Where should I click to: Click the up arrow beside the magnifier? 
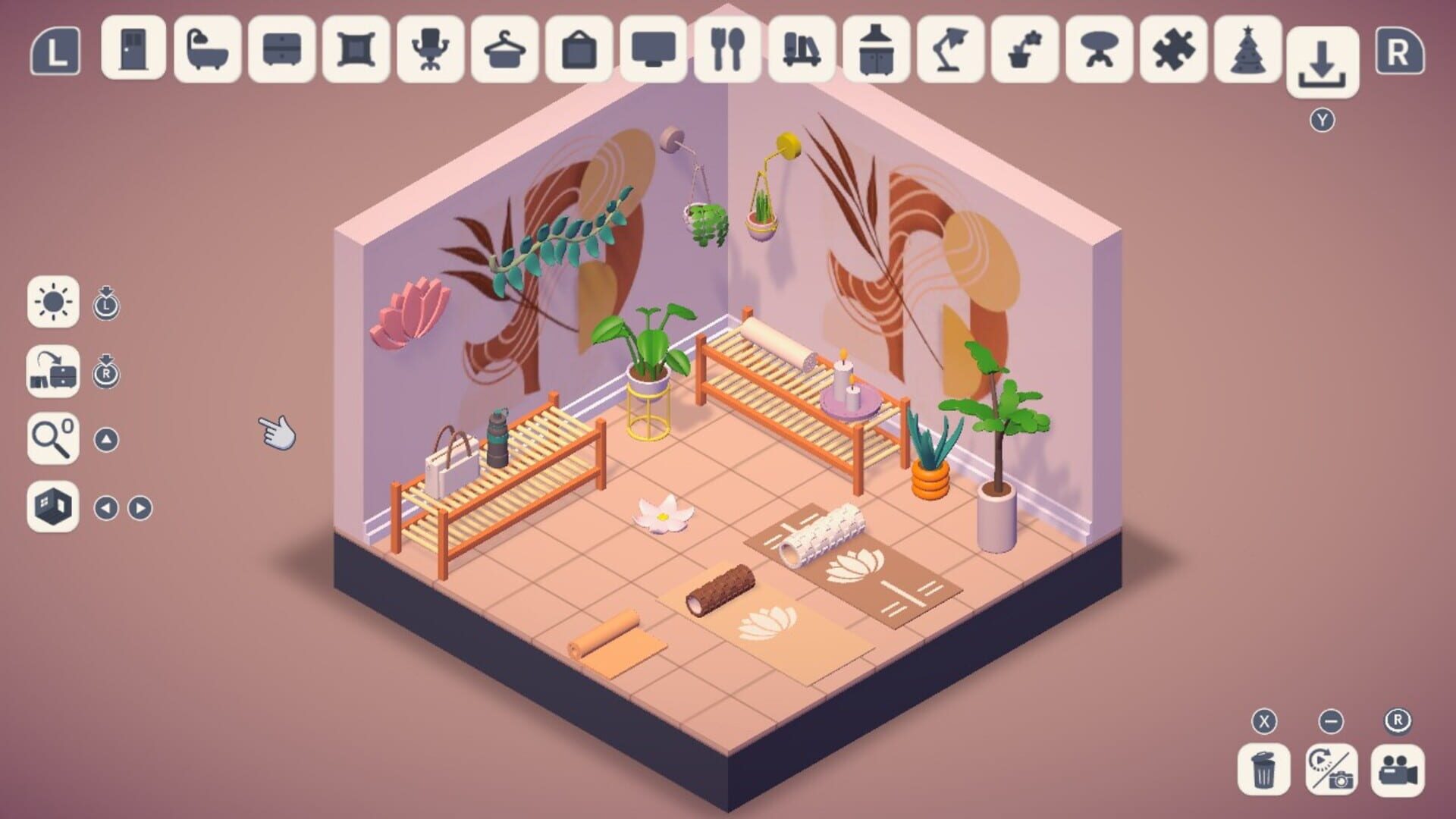coord(106,438)
